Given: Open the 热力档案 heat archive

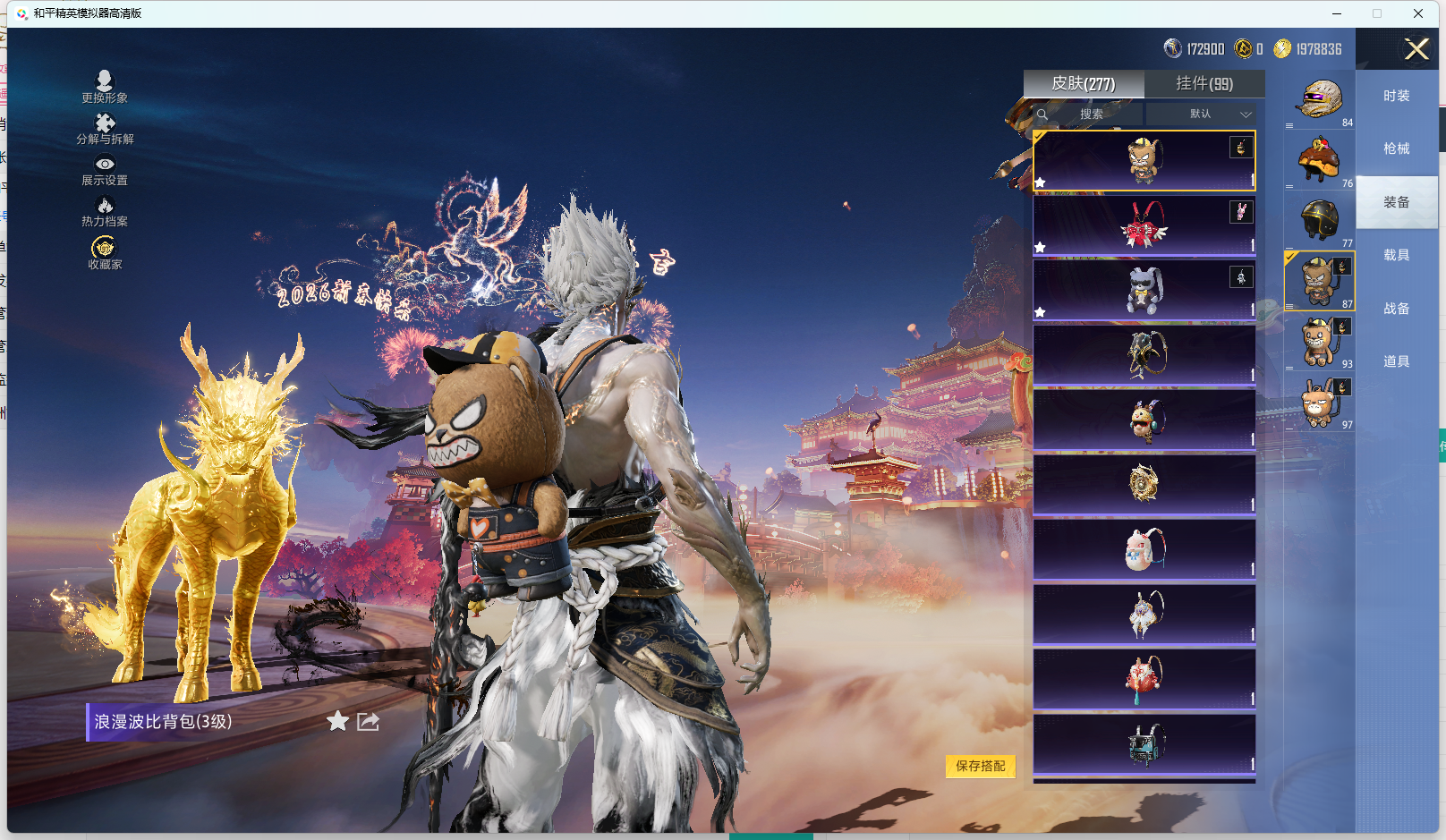Looking at the screenshot, I should (105, 211).
